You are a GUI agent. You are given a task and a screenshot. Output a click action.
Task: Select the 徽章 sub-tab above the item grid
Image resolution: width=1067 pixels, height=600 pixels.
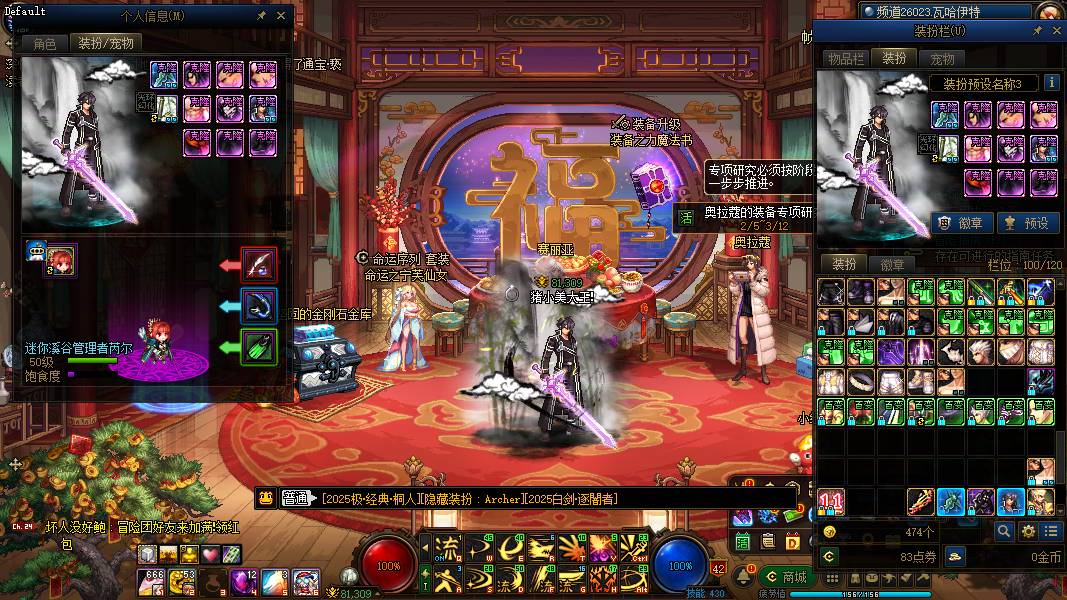point(892,264)
